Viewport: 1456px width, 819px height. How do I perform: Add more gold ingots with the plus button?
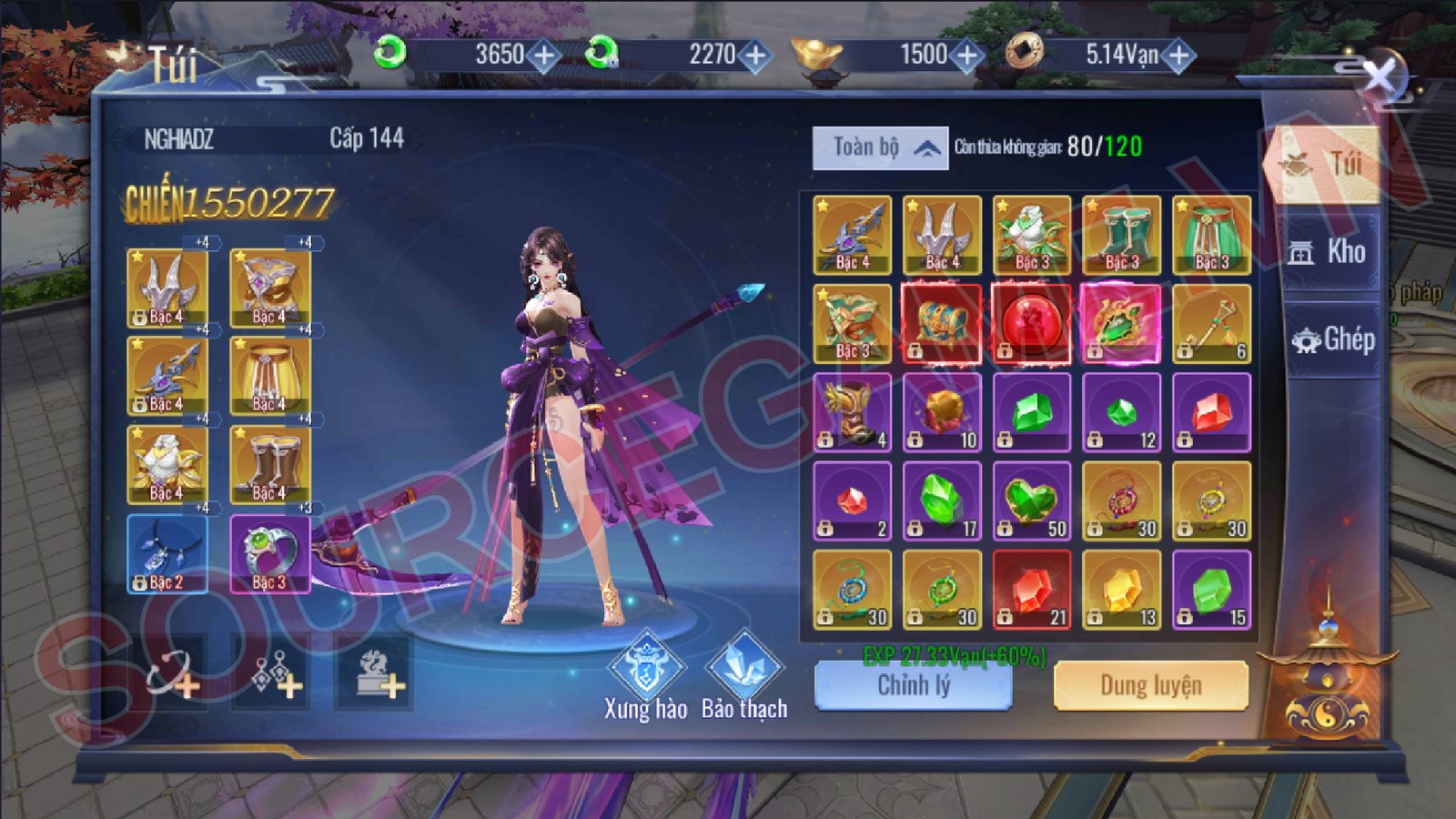(966, 56)
